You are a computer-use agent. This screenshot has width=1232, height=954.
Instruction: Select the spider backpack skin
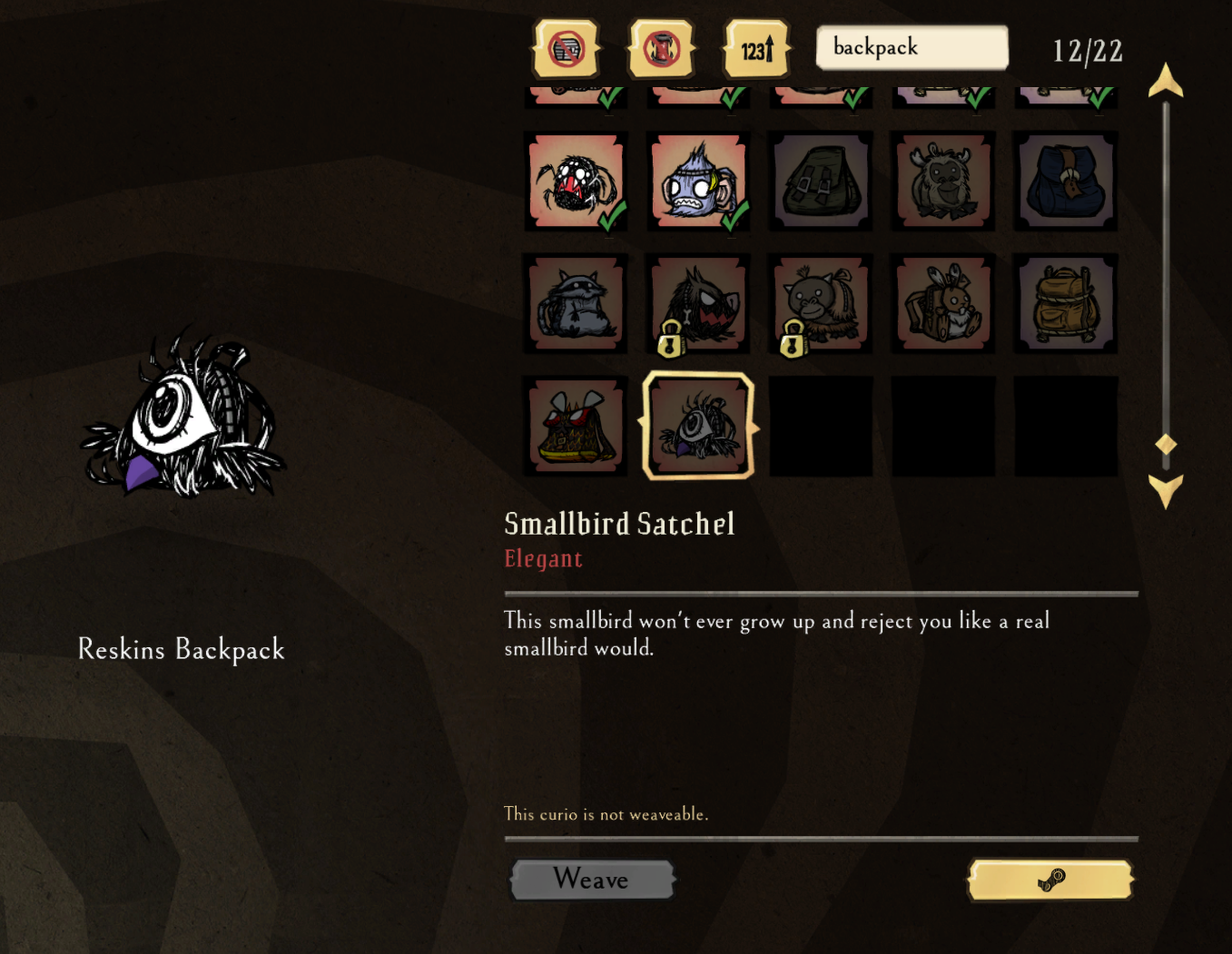click(576, 180)
